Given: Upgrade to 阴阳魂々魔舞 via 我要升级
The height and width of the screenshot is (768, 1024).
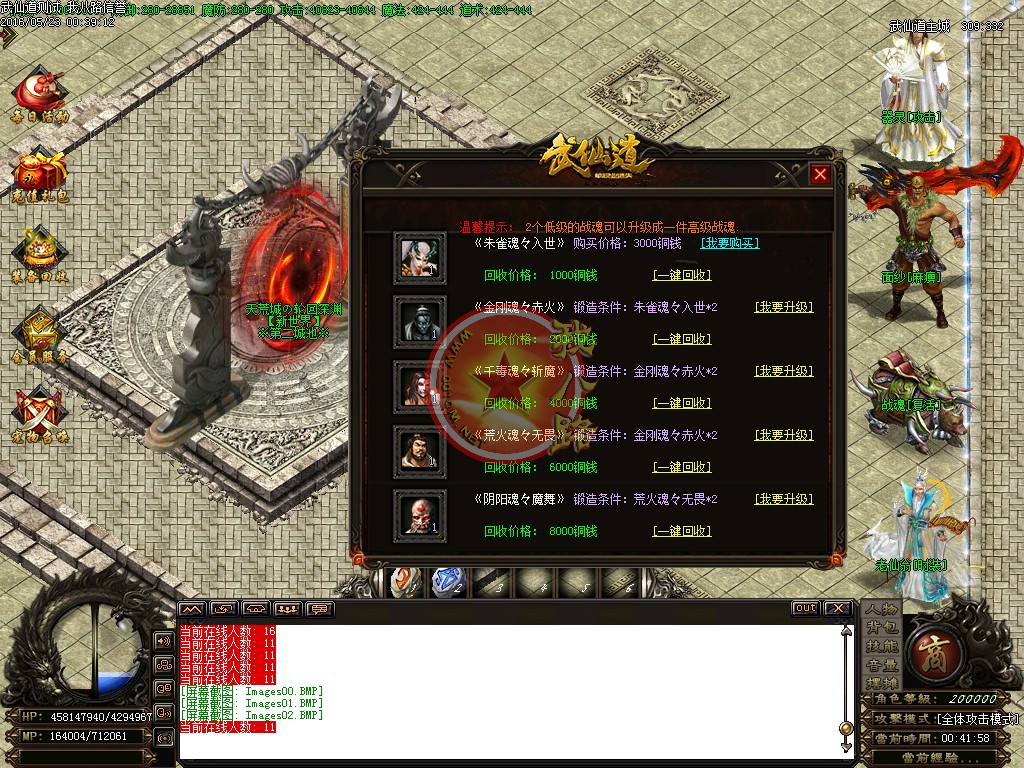Looking at the screenshot, I should pos(783,499).
